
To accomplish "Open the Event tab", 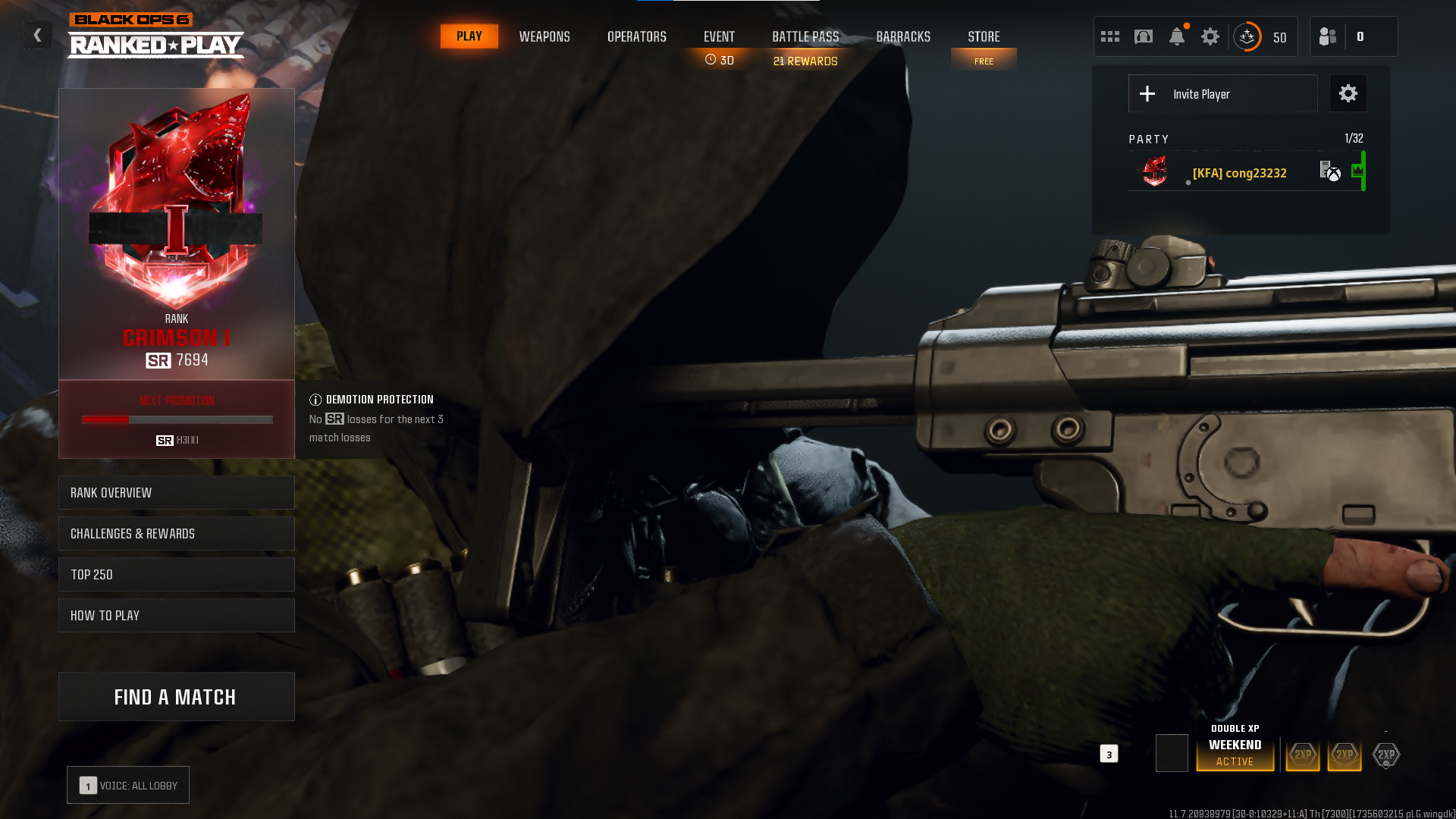I will click(x=719, y=36).
